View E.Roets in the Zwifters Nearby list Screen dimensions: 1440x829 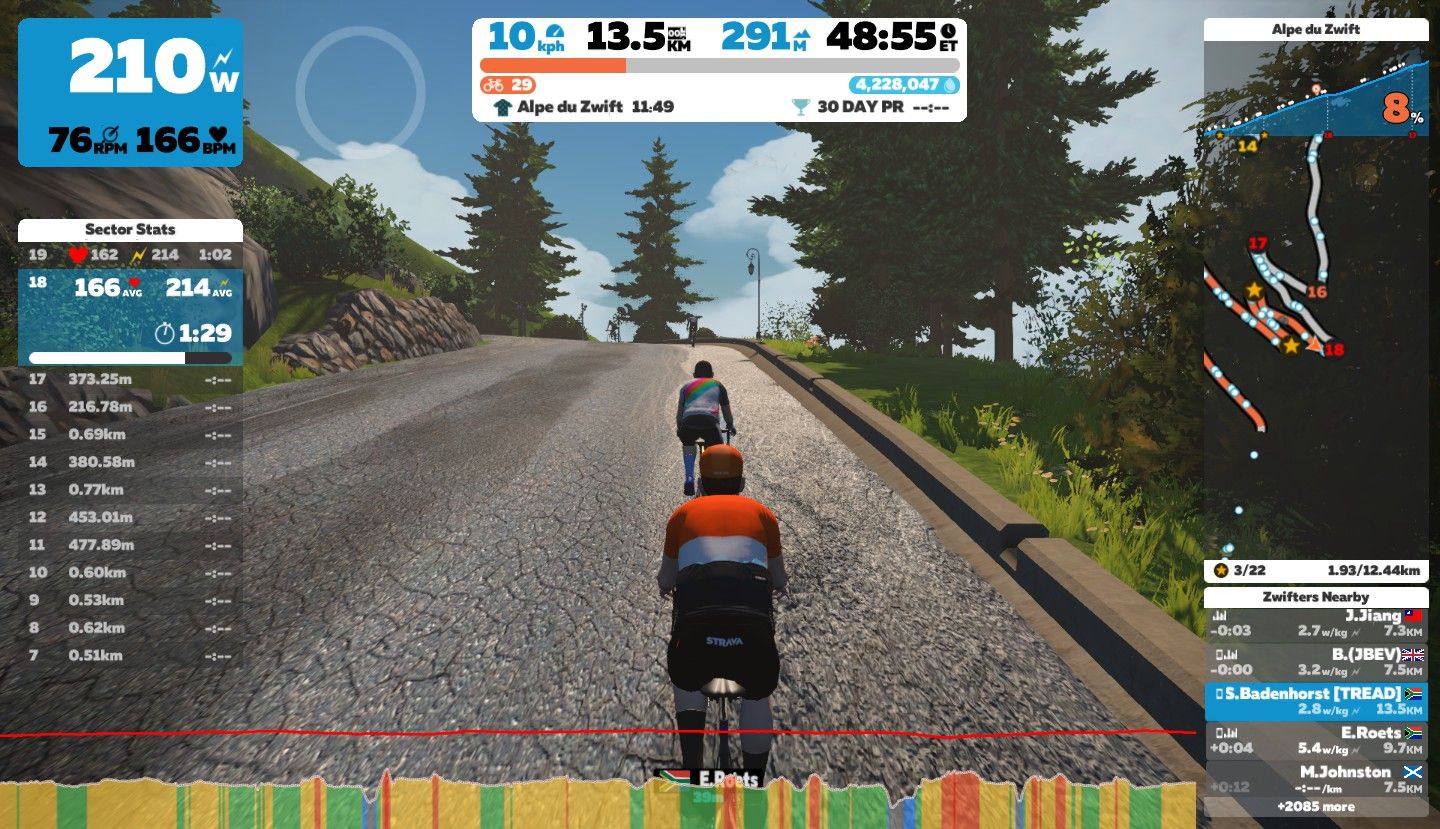(x=1316, y=740)
